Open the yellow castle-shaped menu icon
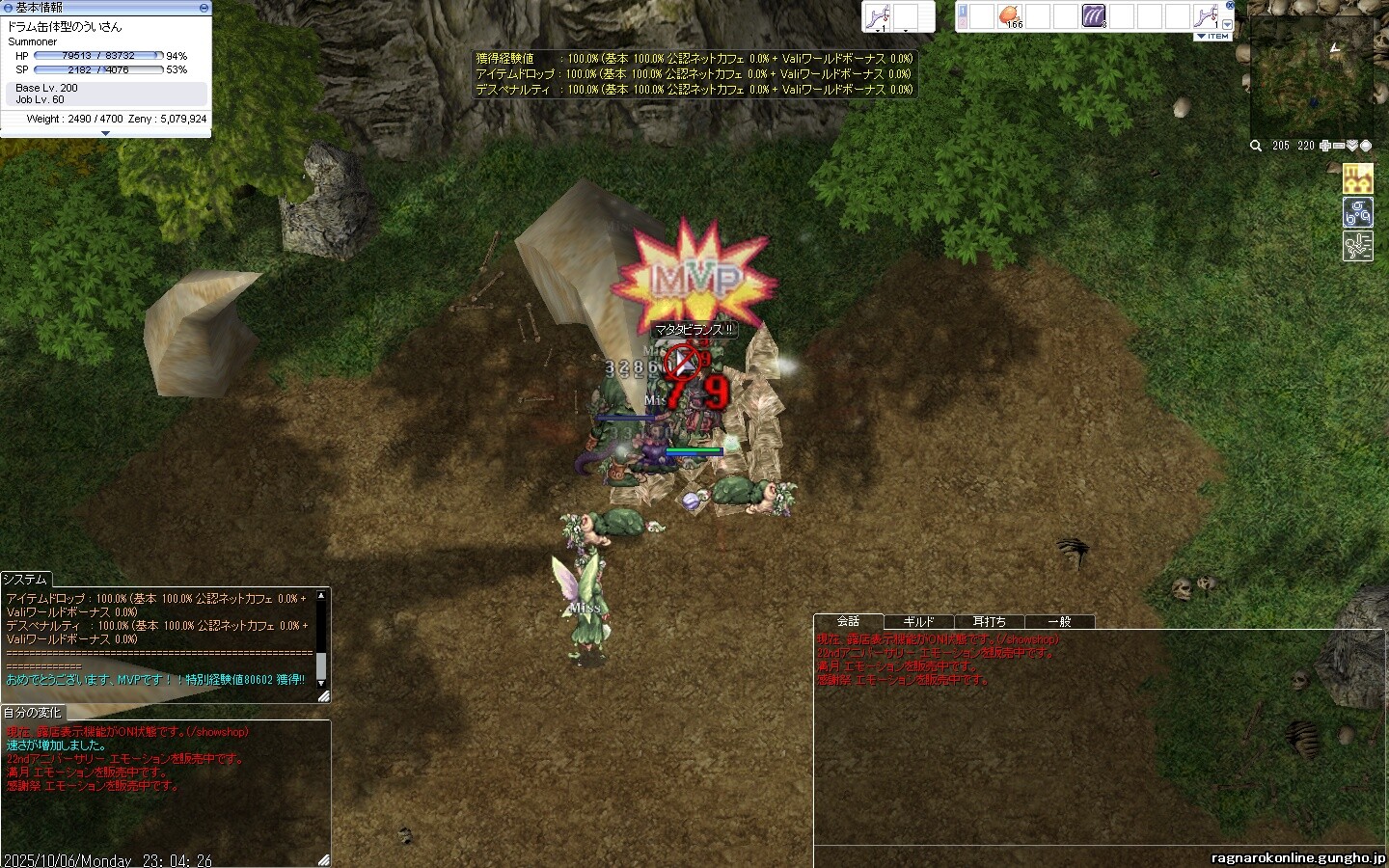Screen dimensions: 1389x868 [1357, 178]
